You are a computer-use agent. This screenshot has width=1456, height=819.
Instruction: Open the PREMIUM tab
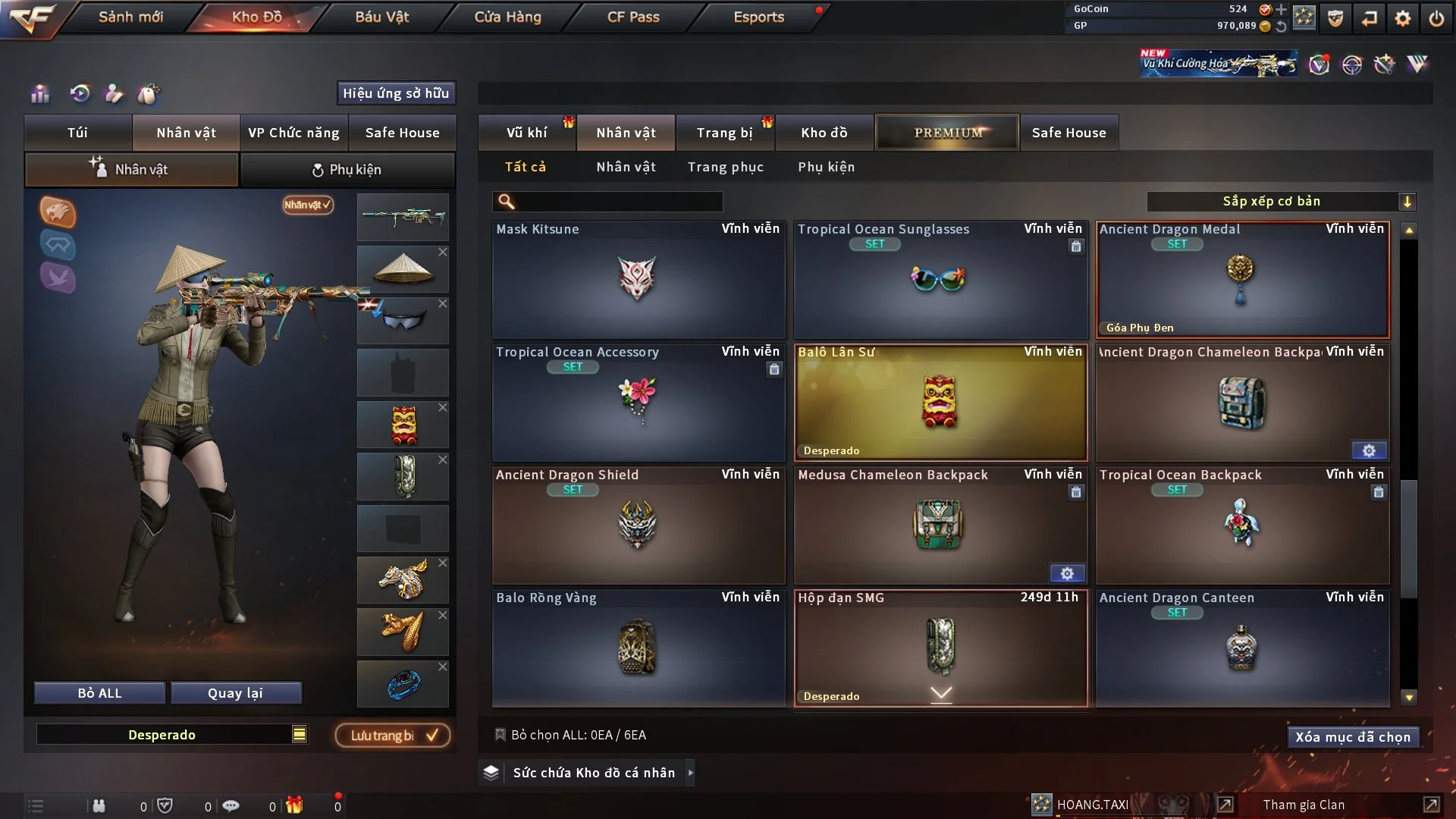[947, 133]
